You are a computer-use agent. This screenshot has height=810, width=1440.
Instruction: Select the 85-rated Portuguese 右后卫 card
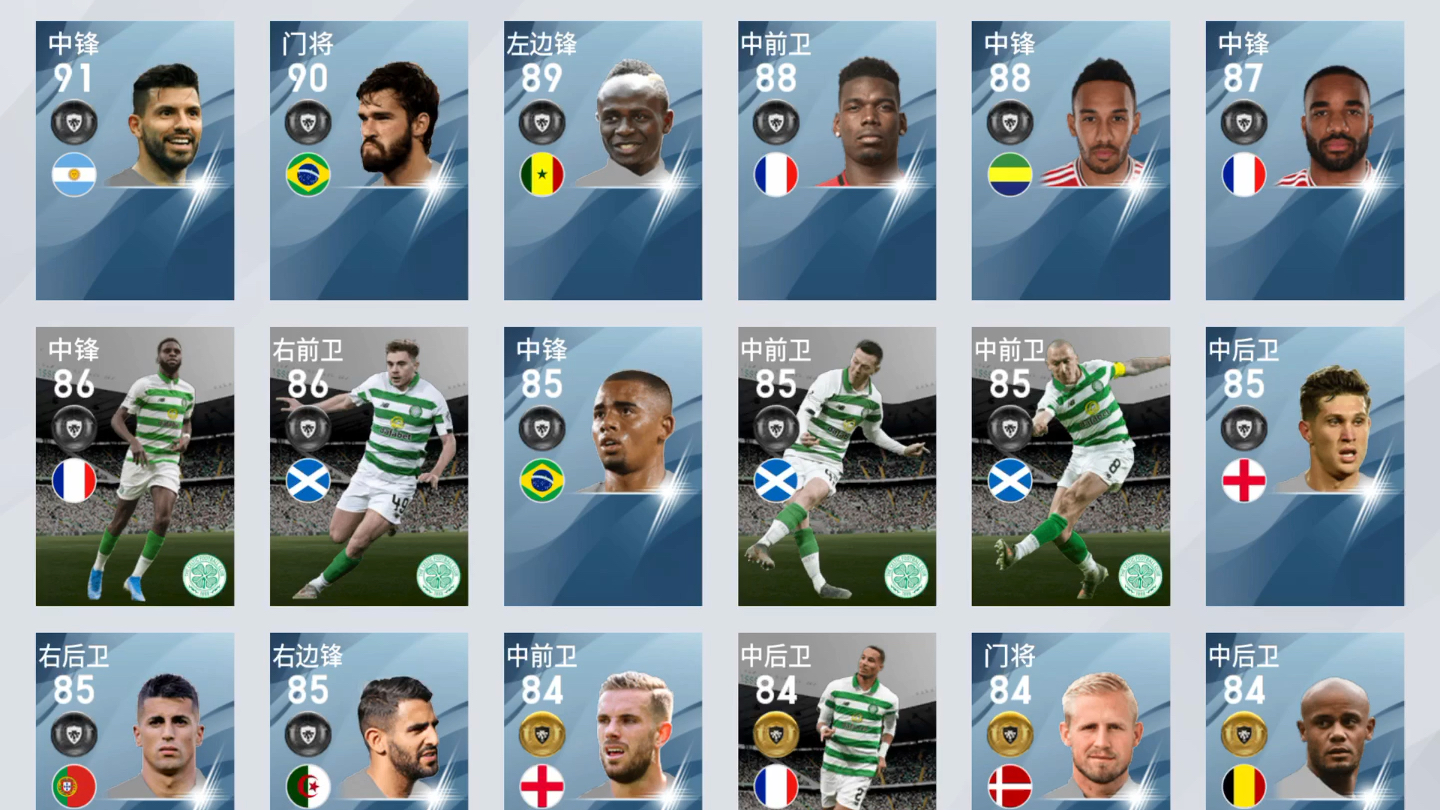pos(135,722)
